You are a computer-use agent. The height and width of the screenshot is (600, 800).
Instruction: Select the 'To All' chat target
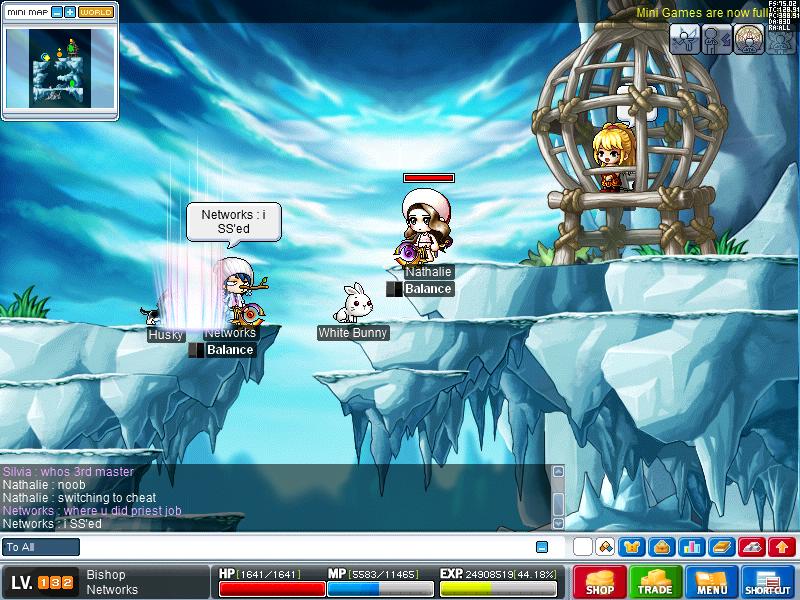tap(42, 547)
